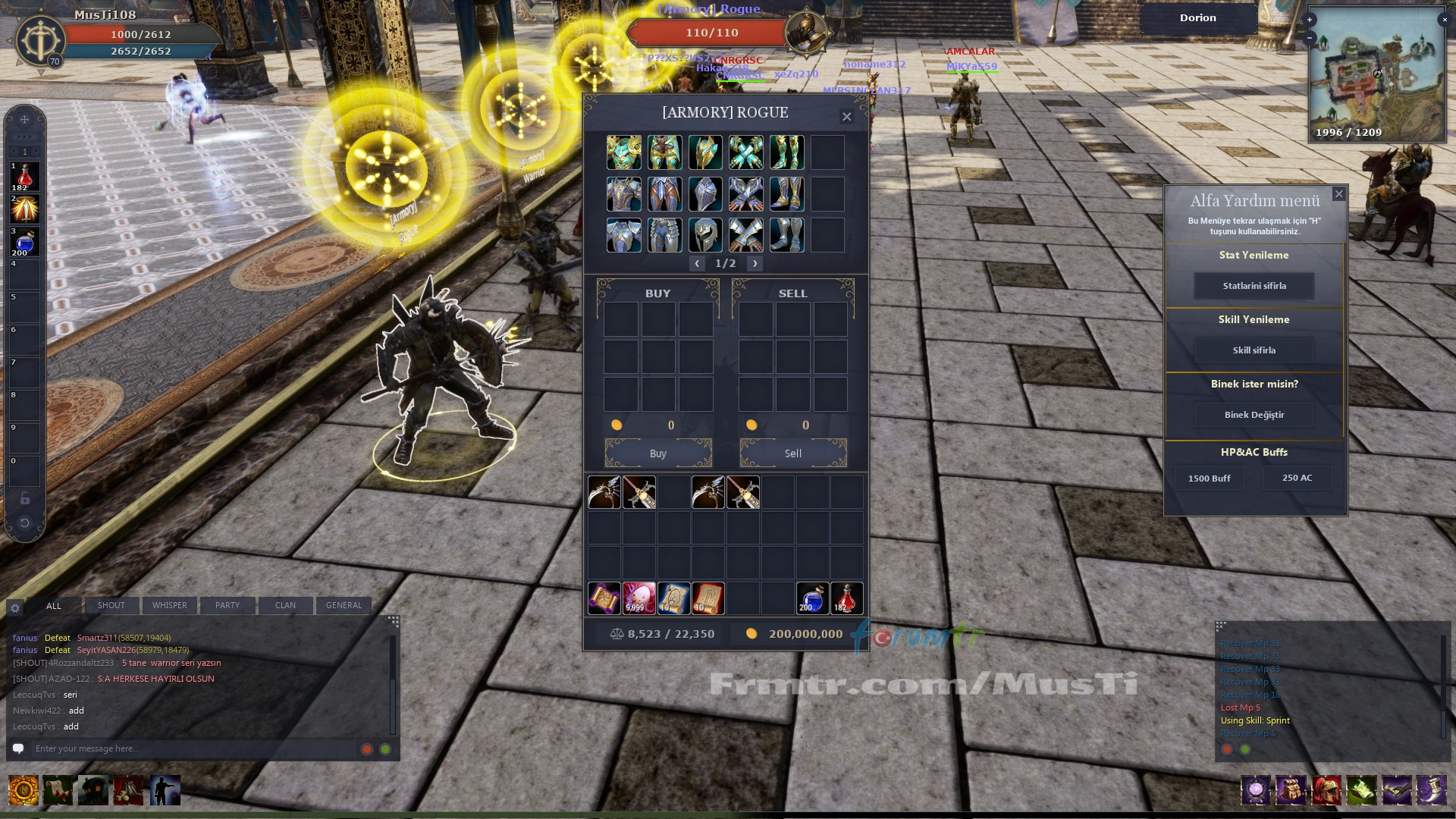The image size is (1456, 819).
Task: Choose Binek Değiştir to change mount
Action: [x=1254, y=415]
